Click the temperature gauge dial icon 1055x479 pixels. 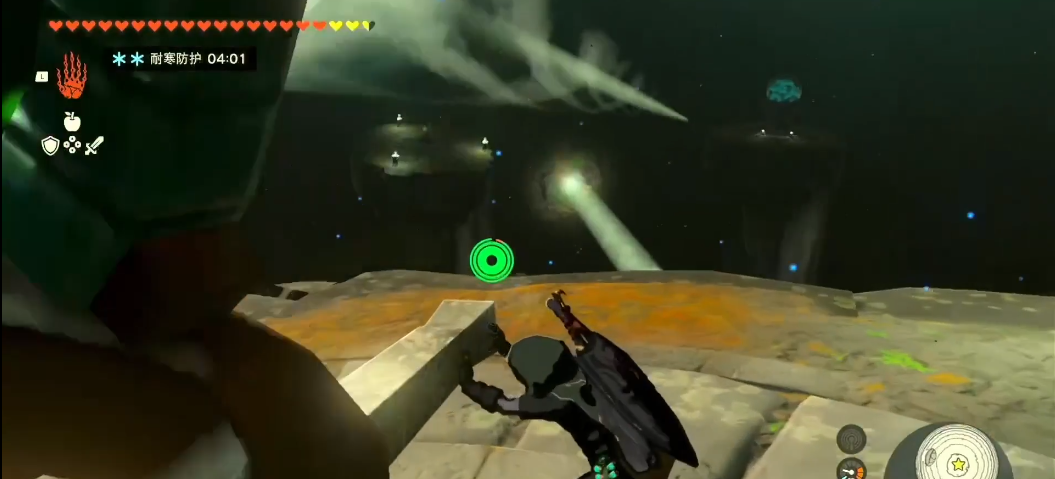(x=851, y=468)
